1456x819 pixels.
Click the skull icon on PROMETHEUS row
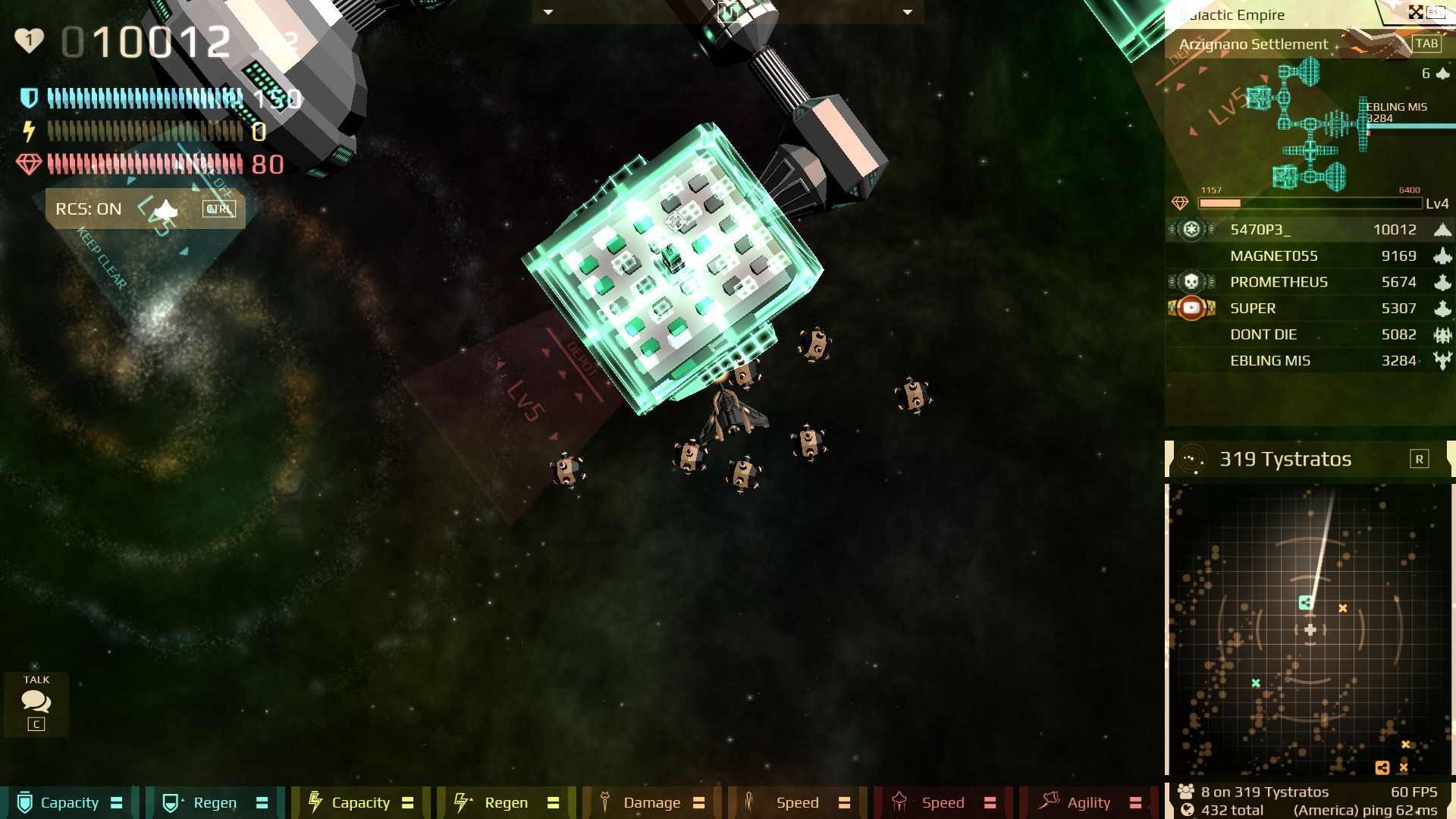(x=1191, y=281)
